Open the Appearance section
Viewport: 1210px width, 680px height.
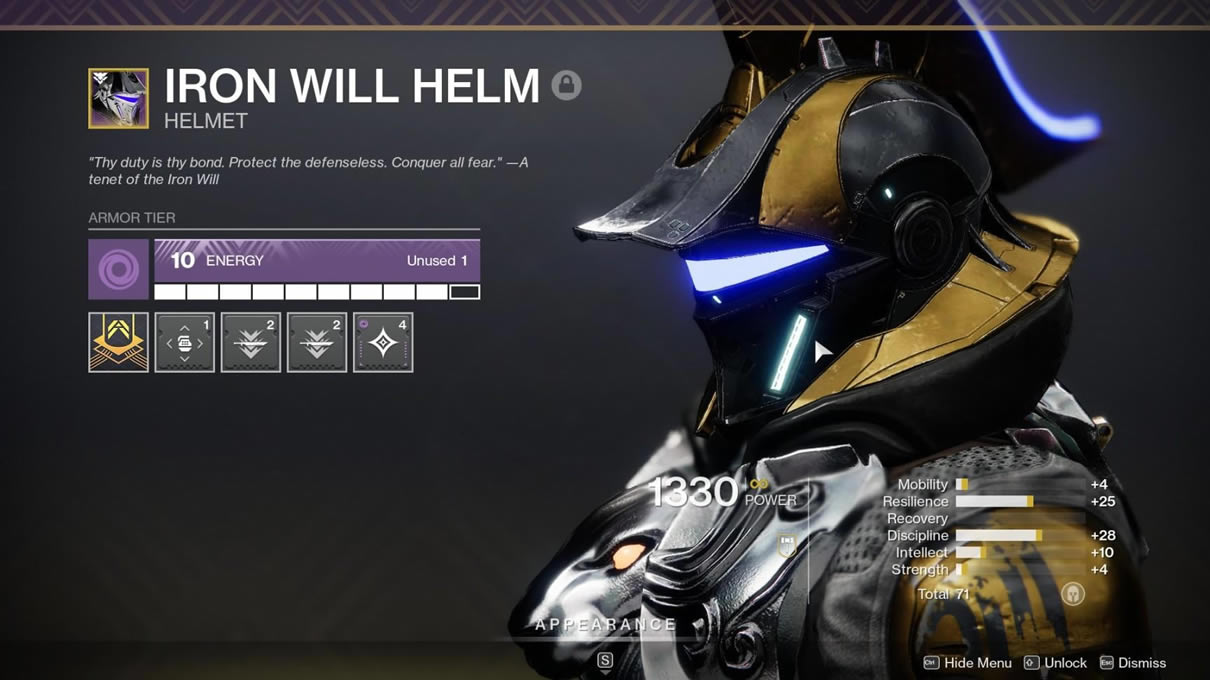pyautogui.click(x=606, y=625)
